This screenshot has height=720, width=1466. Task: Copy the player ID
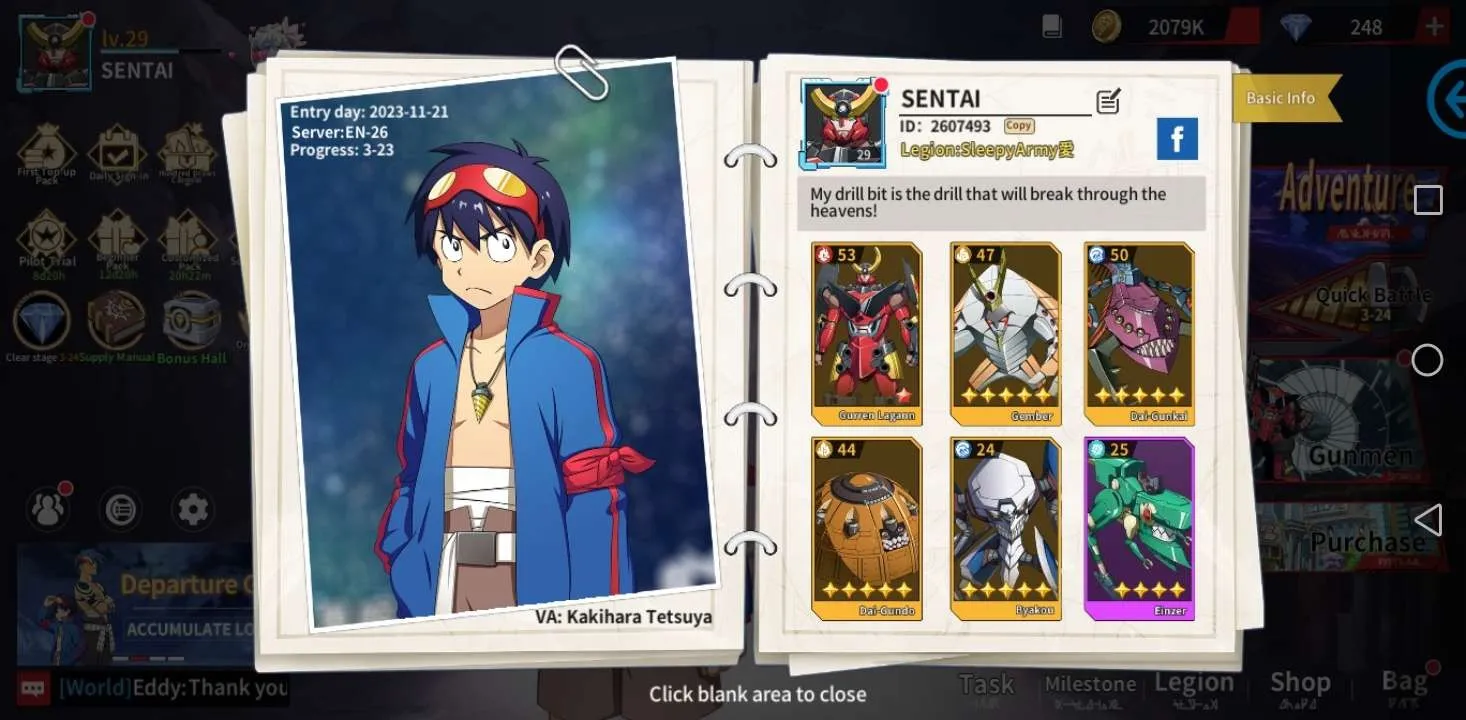(1019, 126)
